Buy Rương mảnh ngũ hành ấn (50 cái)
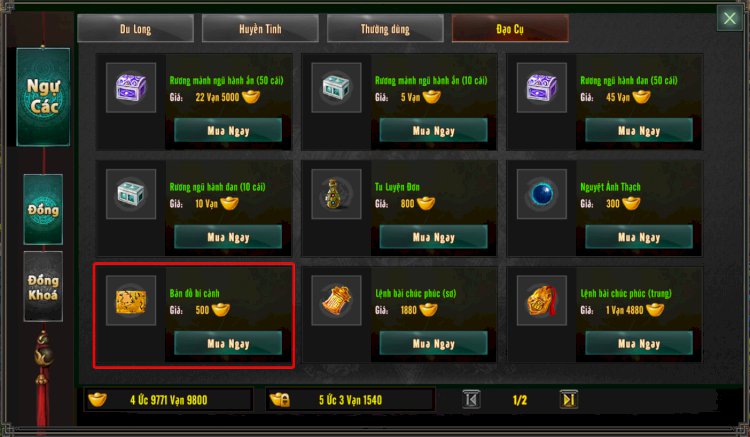Screen dimensions: 750x437 228,131
